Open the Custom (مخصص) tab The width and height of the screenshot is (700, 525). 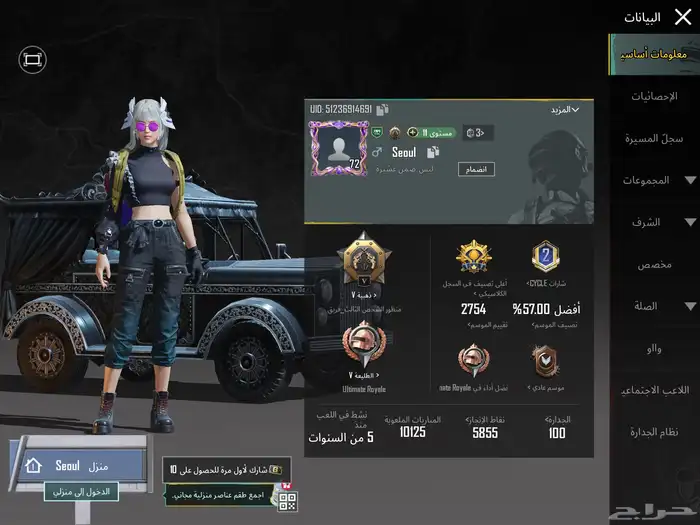tap(655, 264)
